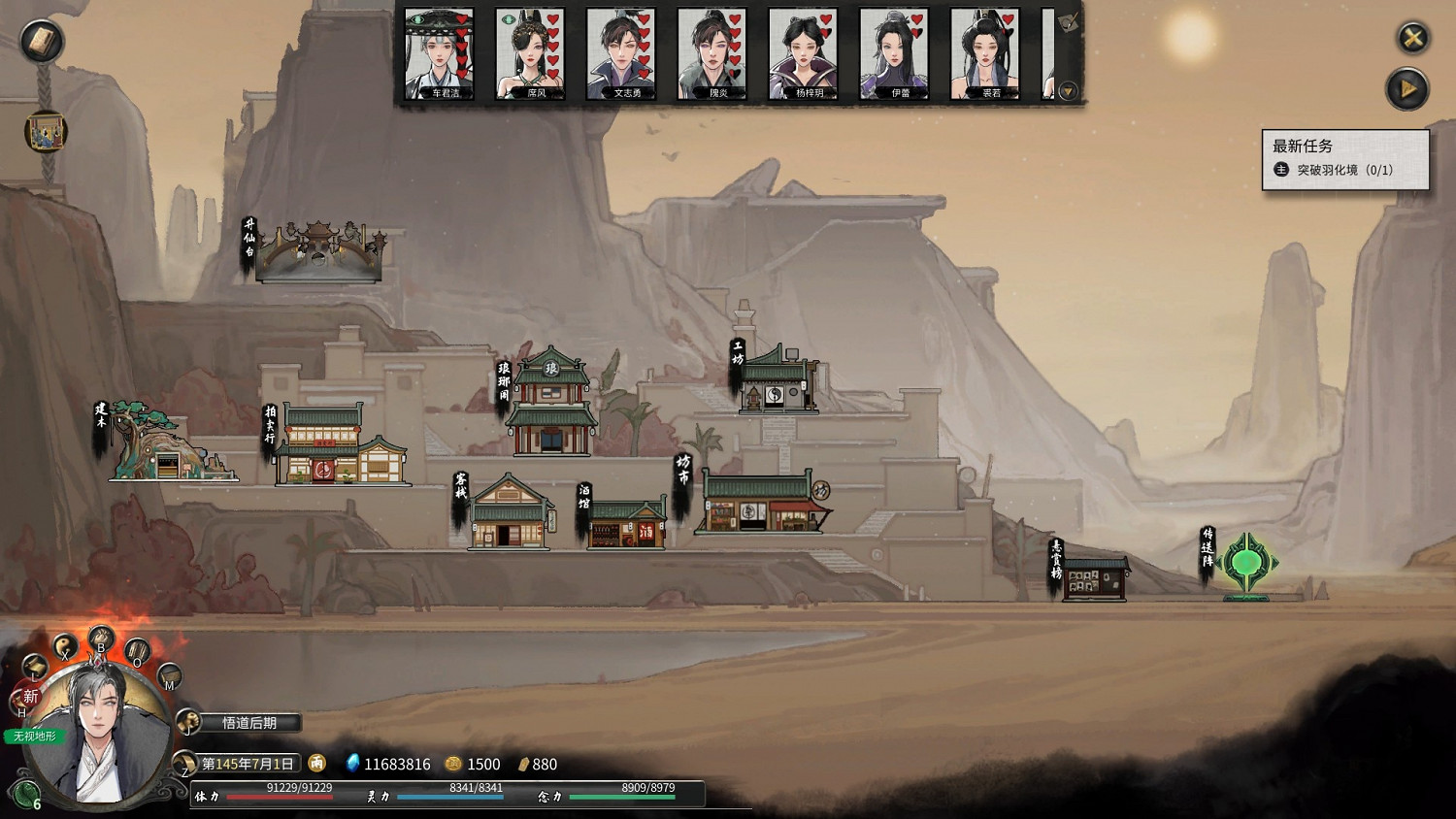Pick the 裴若 character portrait
Viewport: 1456px width, 819px height.
pyautogui.click(x=984, y=53)
